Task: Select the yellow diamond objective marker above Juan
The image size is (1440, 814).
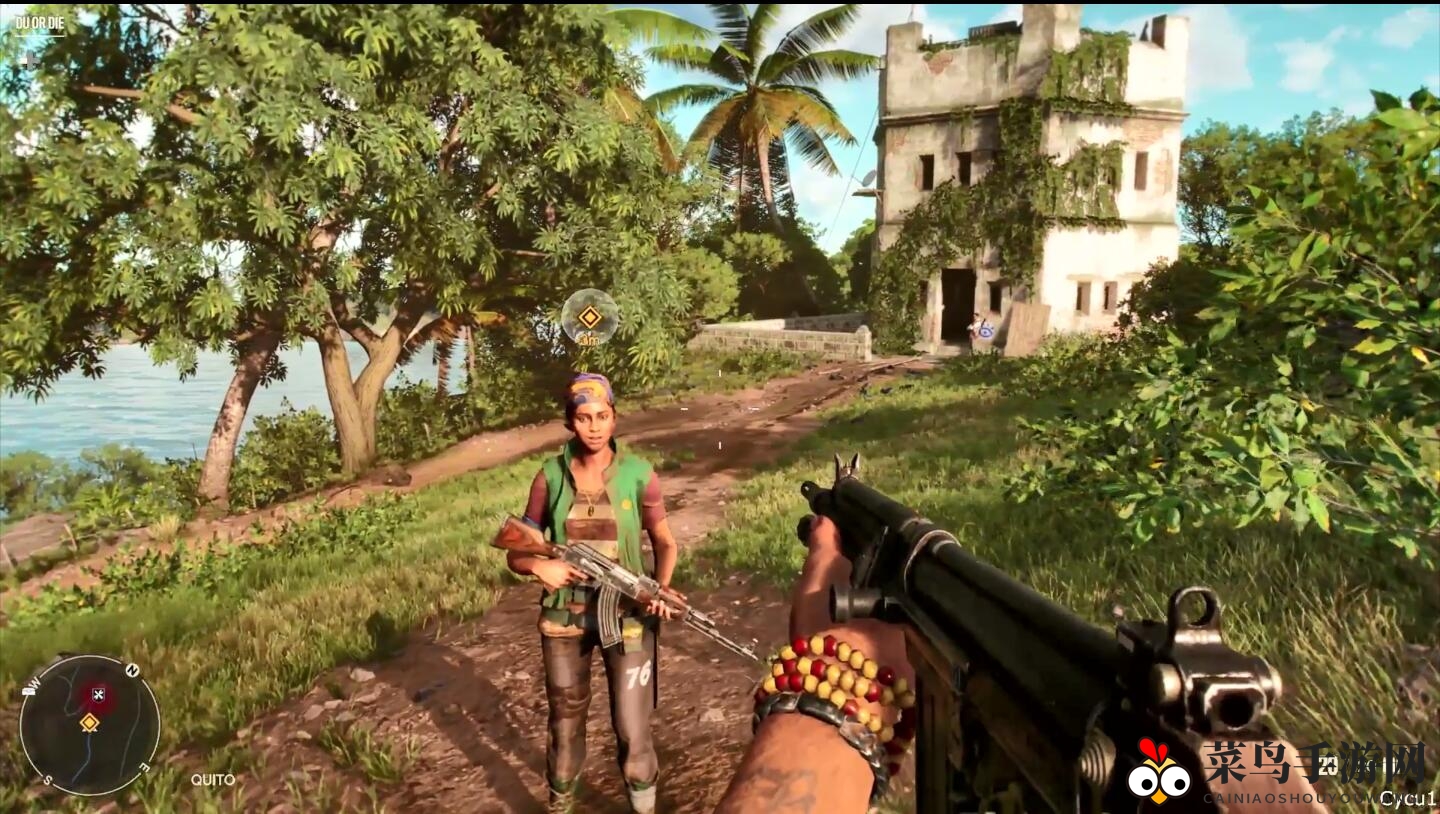Action: pyautogui.click(x=590, y=317)
